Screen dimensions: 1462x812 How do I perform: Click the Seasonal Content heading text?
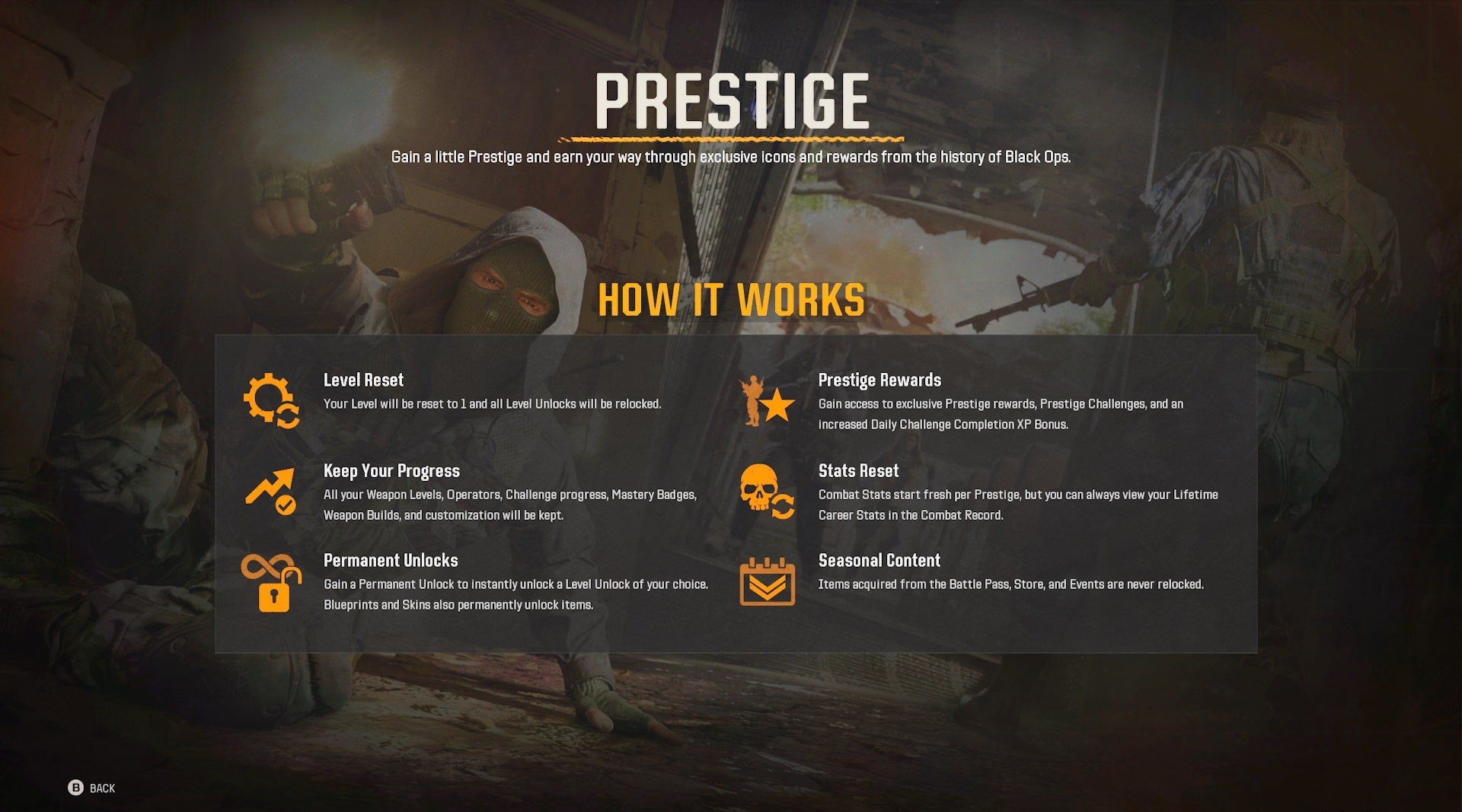point(879,560)
